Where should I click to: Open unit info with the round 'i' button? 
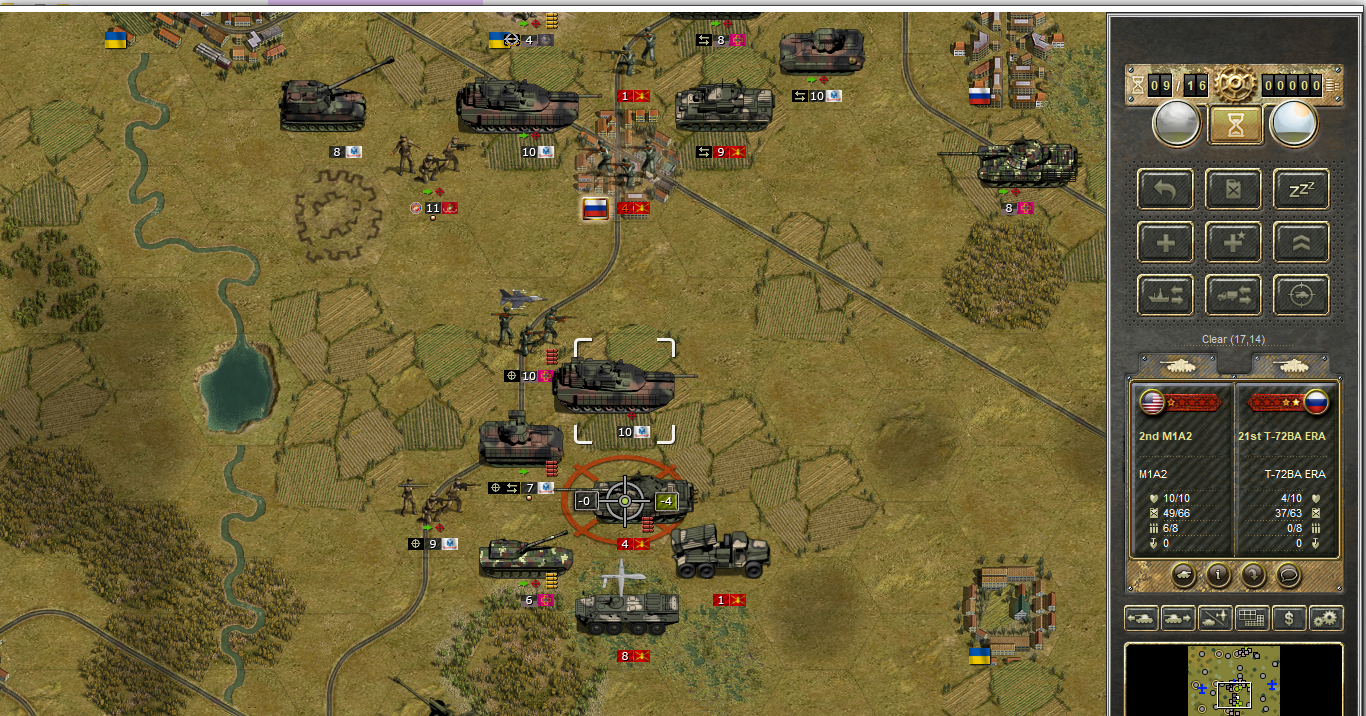coord(1218,575)
